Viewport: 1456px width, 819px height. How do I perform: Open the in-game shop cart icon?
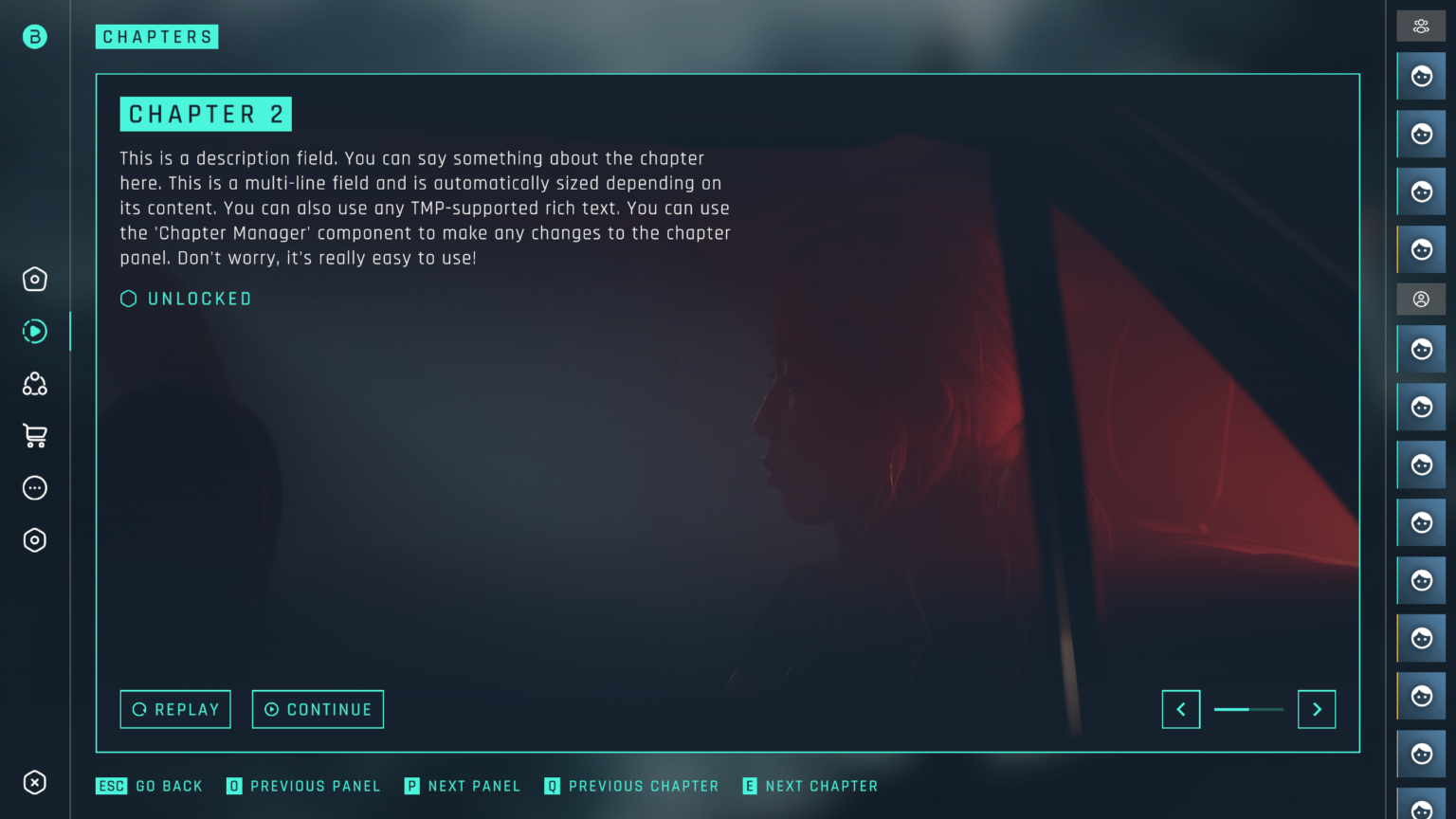point(34,435)
